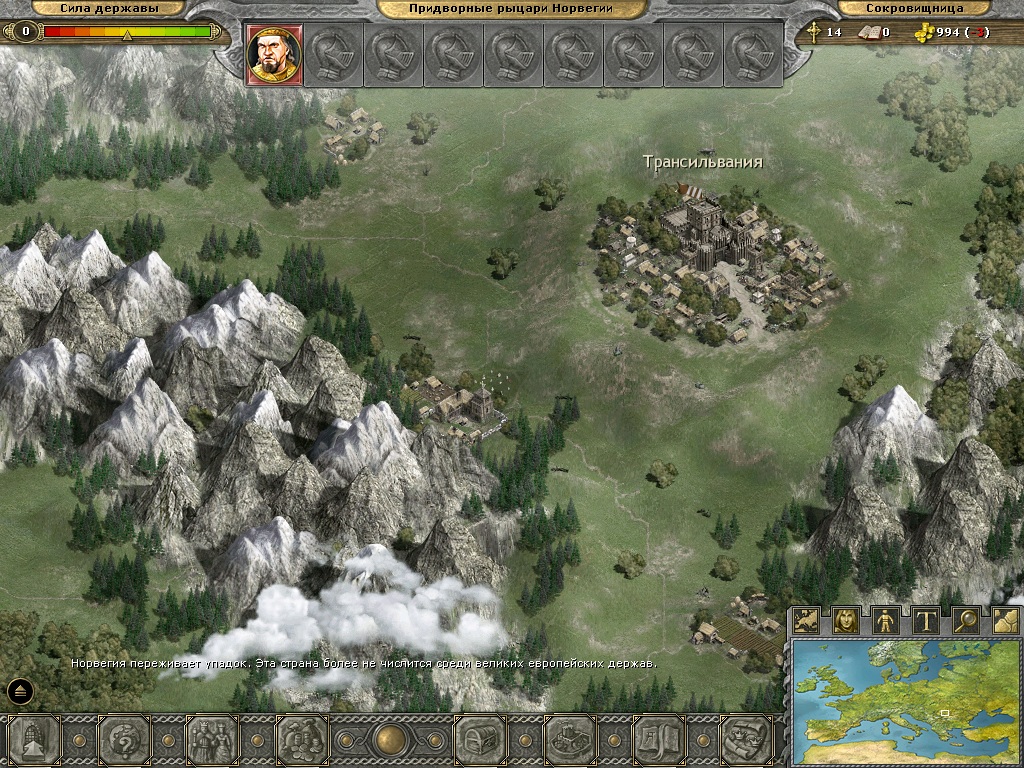Switch minimap to the Europe map view
This screenshot has width=1024, height=768.
[807, 621]
